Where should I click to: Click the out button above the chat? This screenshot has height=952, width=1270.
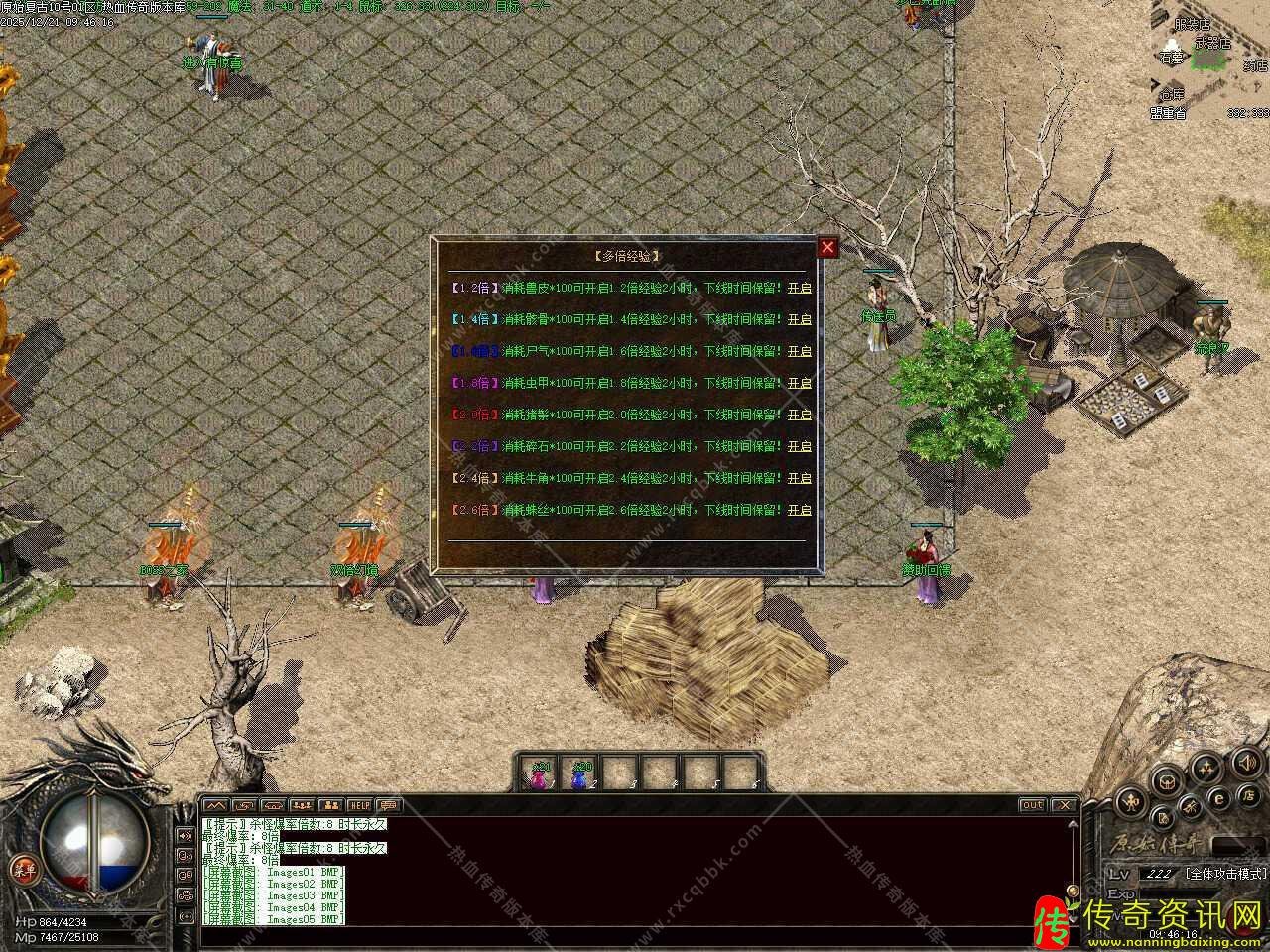click(x=1032, y=805)
